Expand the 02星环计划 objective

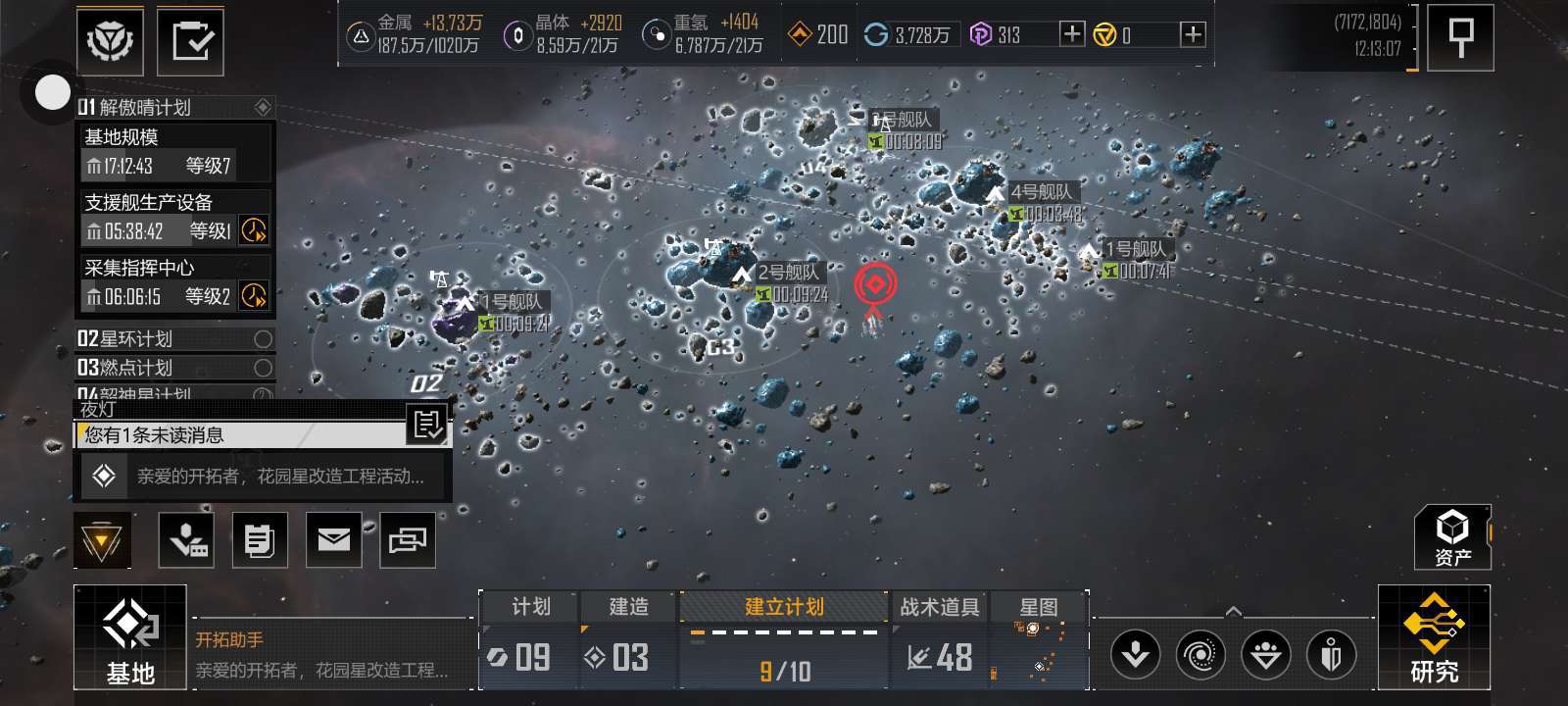click(174, 339)
